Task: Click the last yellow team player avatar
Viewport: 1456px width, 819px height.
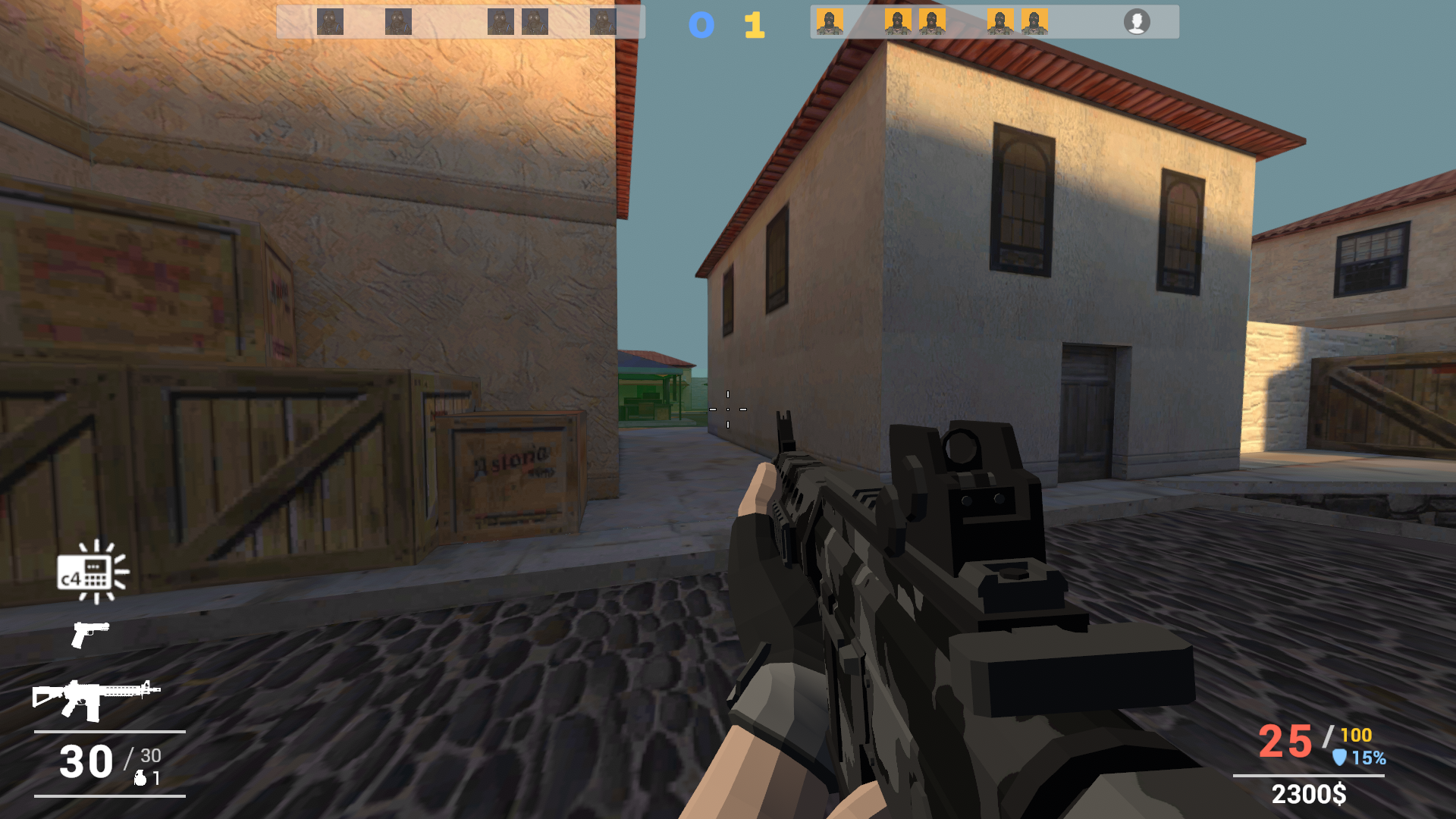Action: pyautogui.click(x=1034, y=22)
